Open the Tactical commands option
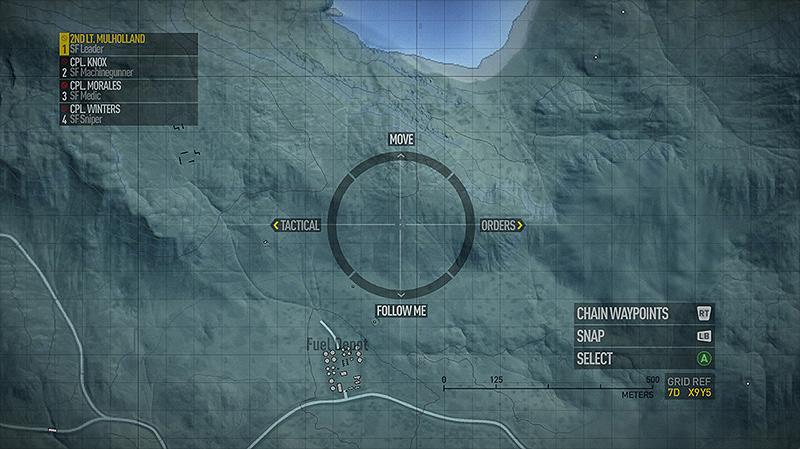The height and width of the screenshot is (449, 800). (297, 226)
